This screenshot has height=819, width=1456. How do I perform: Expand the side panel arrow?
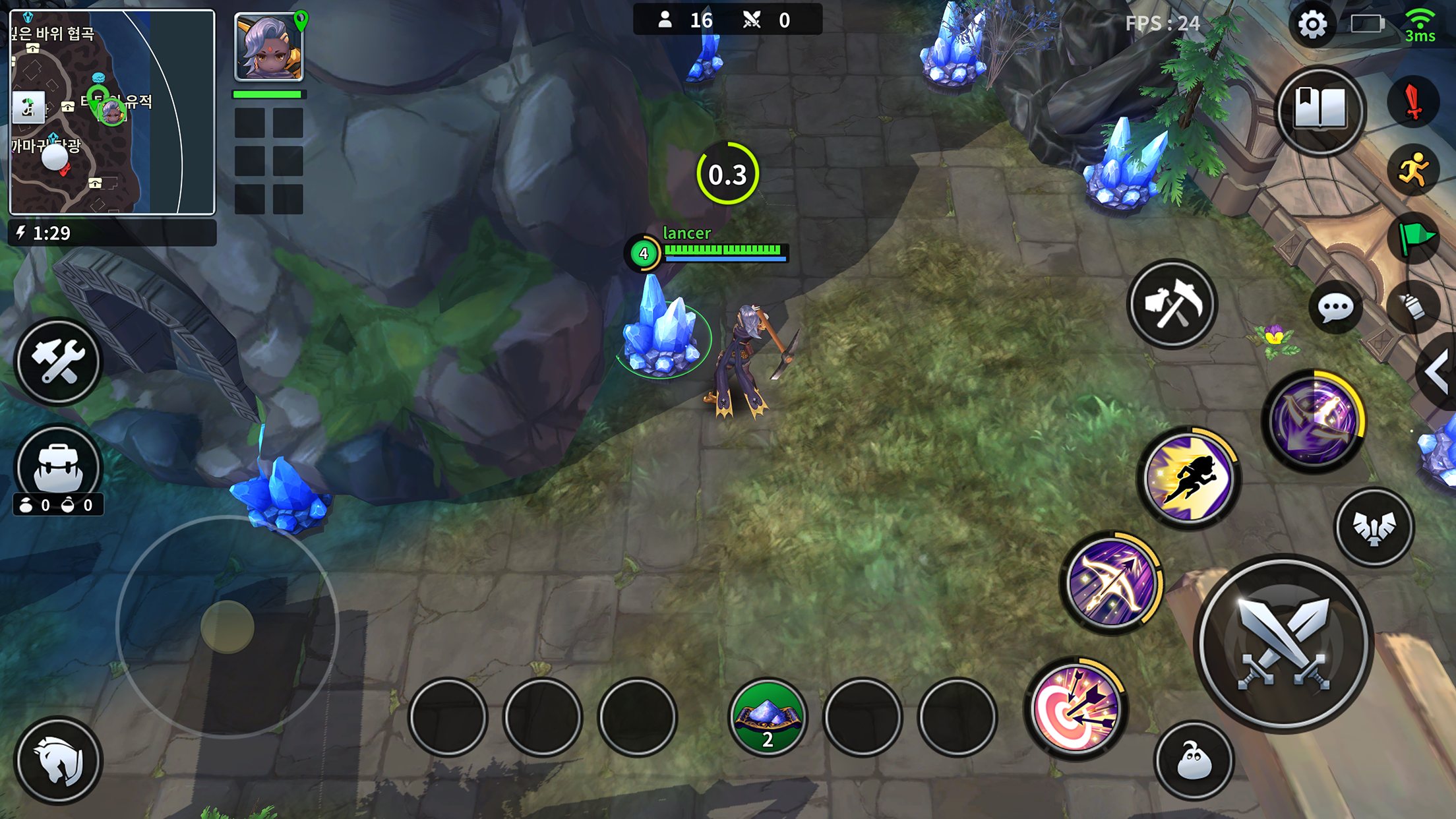point(1439,373)
